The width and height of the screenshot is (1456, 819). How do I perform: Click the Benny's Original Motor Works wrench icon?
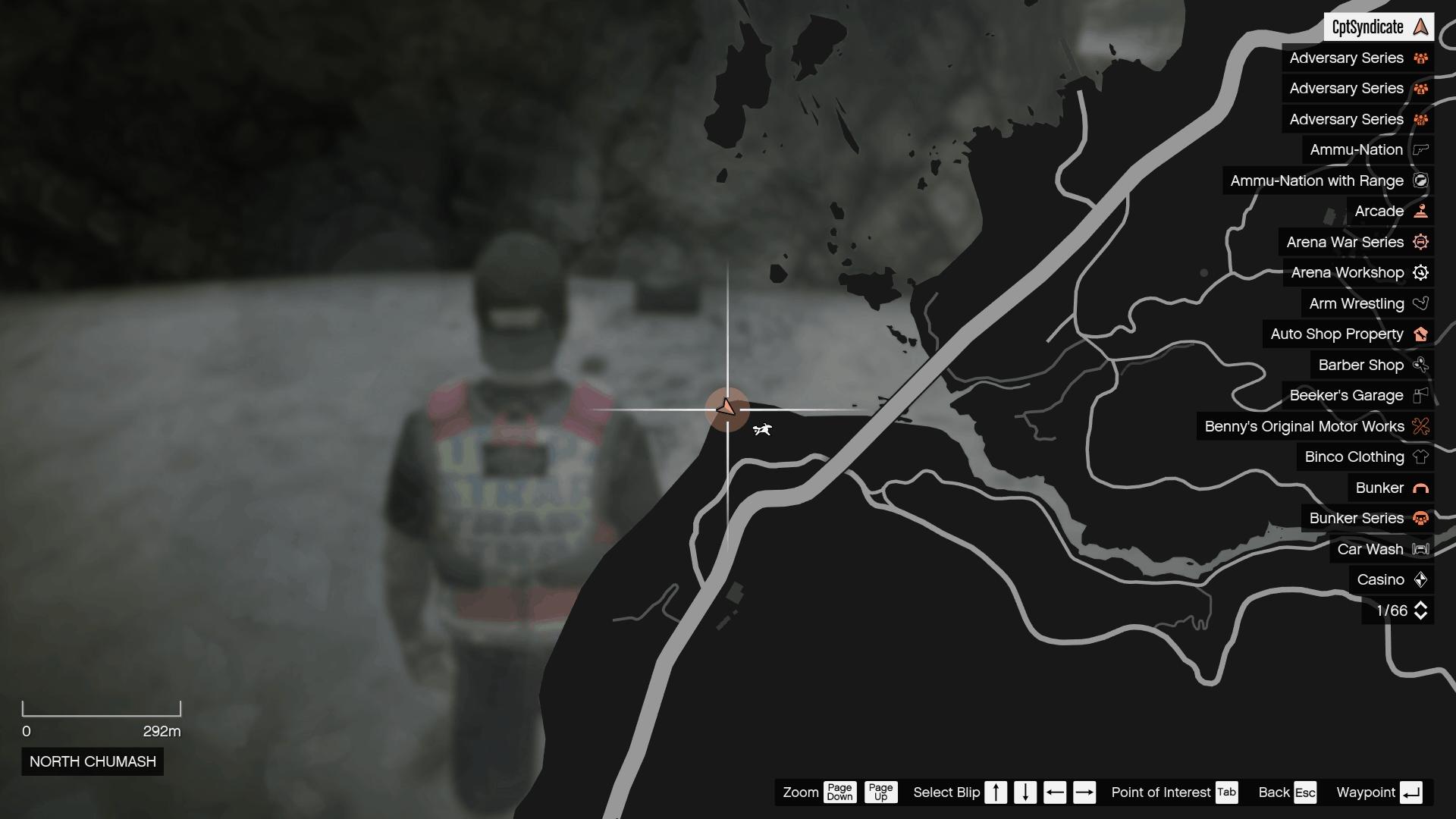pyautogui.click(x=1420, y=426)
